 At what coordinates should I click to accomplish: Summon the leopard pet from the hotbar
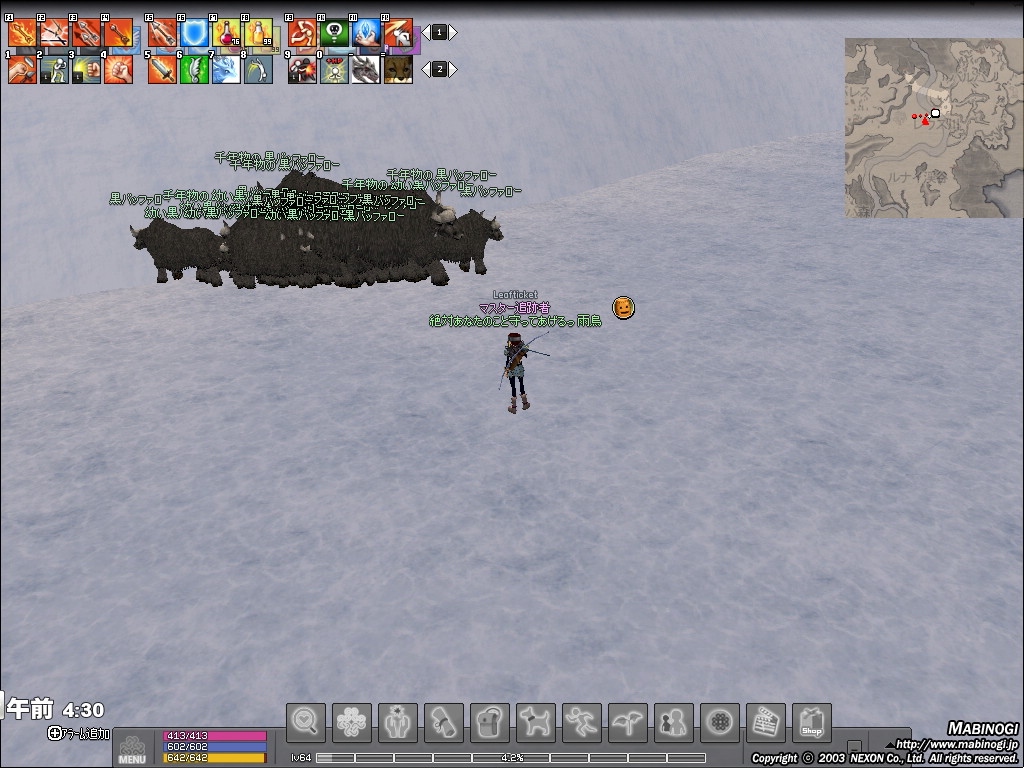click(x=398, y=69)
